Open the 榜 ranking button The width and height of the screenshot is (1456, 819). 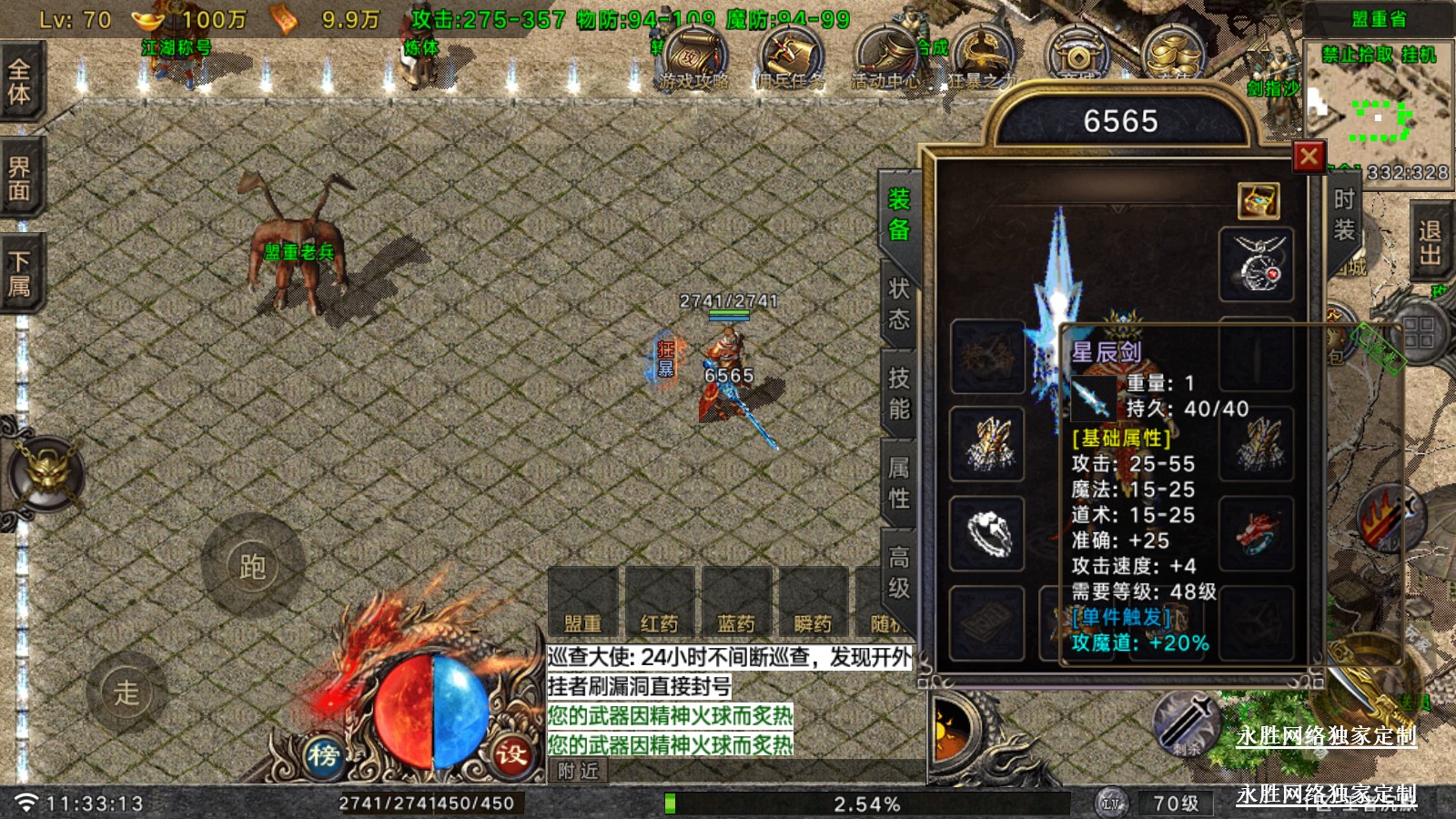click(323, 754)
